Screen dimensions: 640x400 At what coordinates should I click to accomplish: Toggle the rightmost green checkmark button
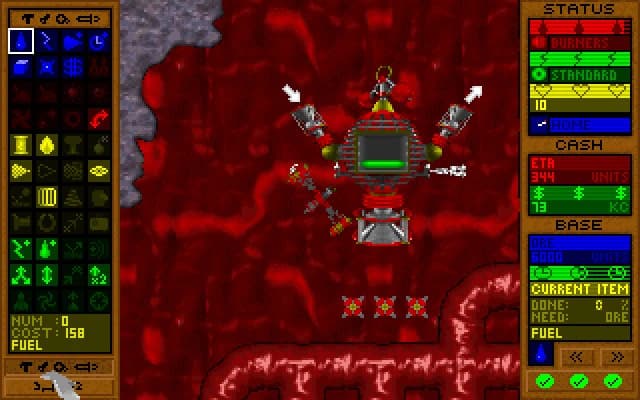click(x=613, y=381)
